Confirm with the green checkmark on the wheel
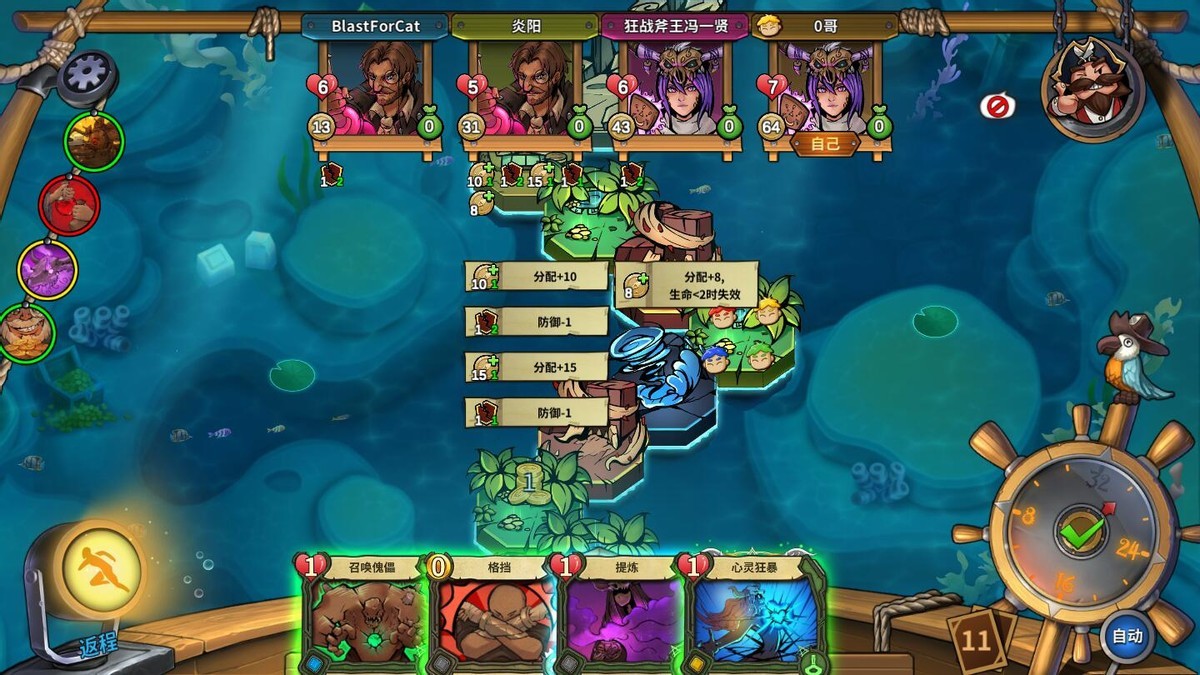This screenshot has width=1200, height=675. coord(1081,534)
